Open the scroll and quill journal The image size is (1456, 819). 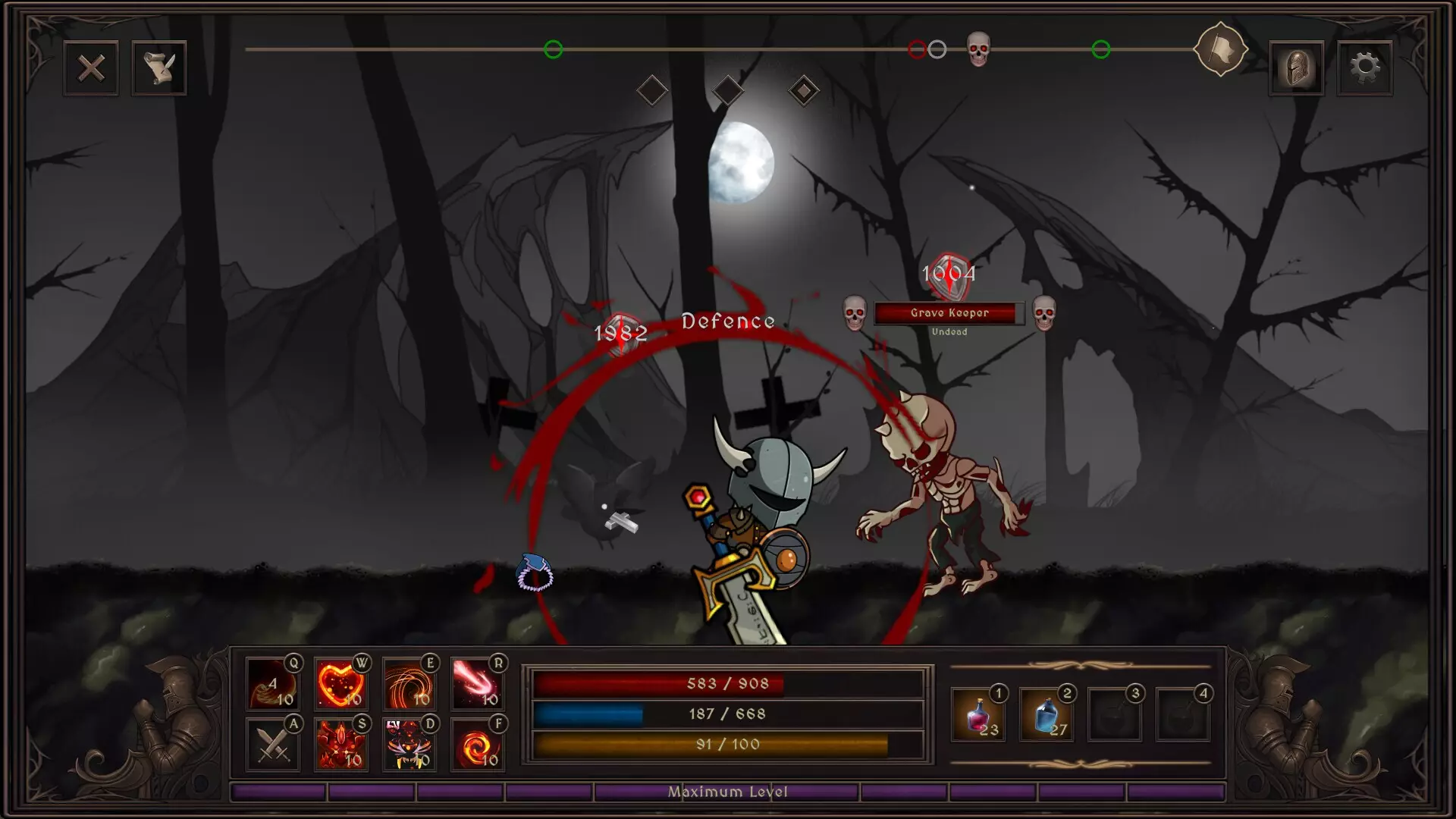point(159,68)
